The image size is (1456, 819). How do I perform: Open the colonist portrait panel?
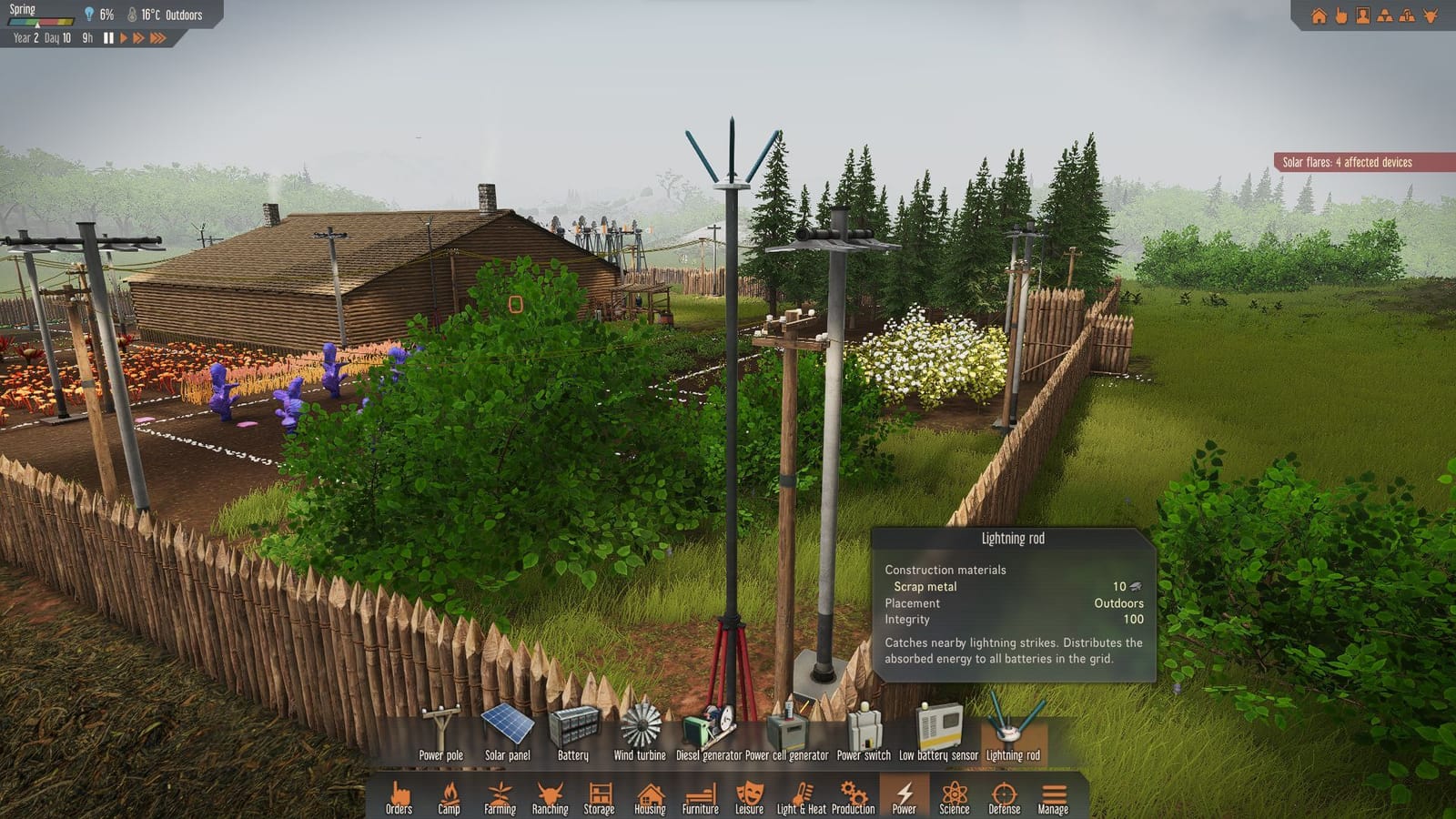1361,15
